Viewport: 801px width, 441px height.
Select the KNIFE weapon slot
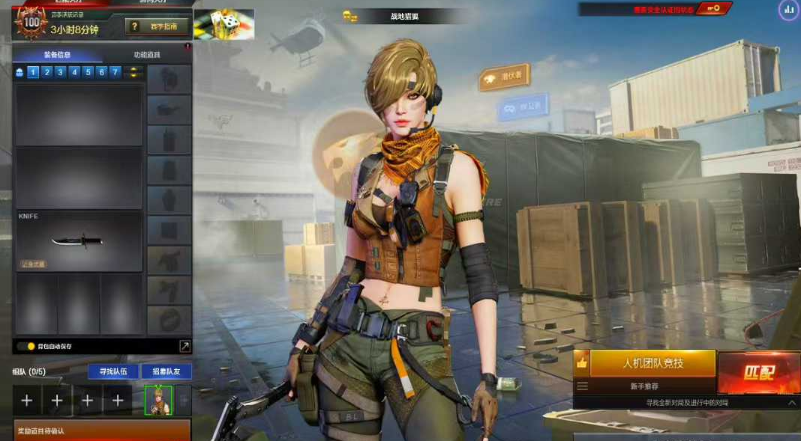78,241
